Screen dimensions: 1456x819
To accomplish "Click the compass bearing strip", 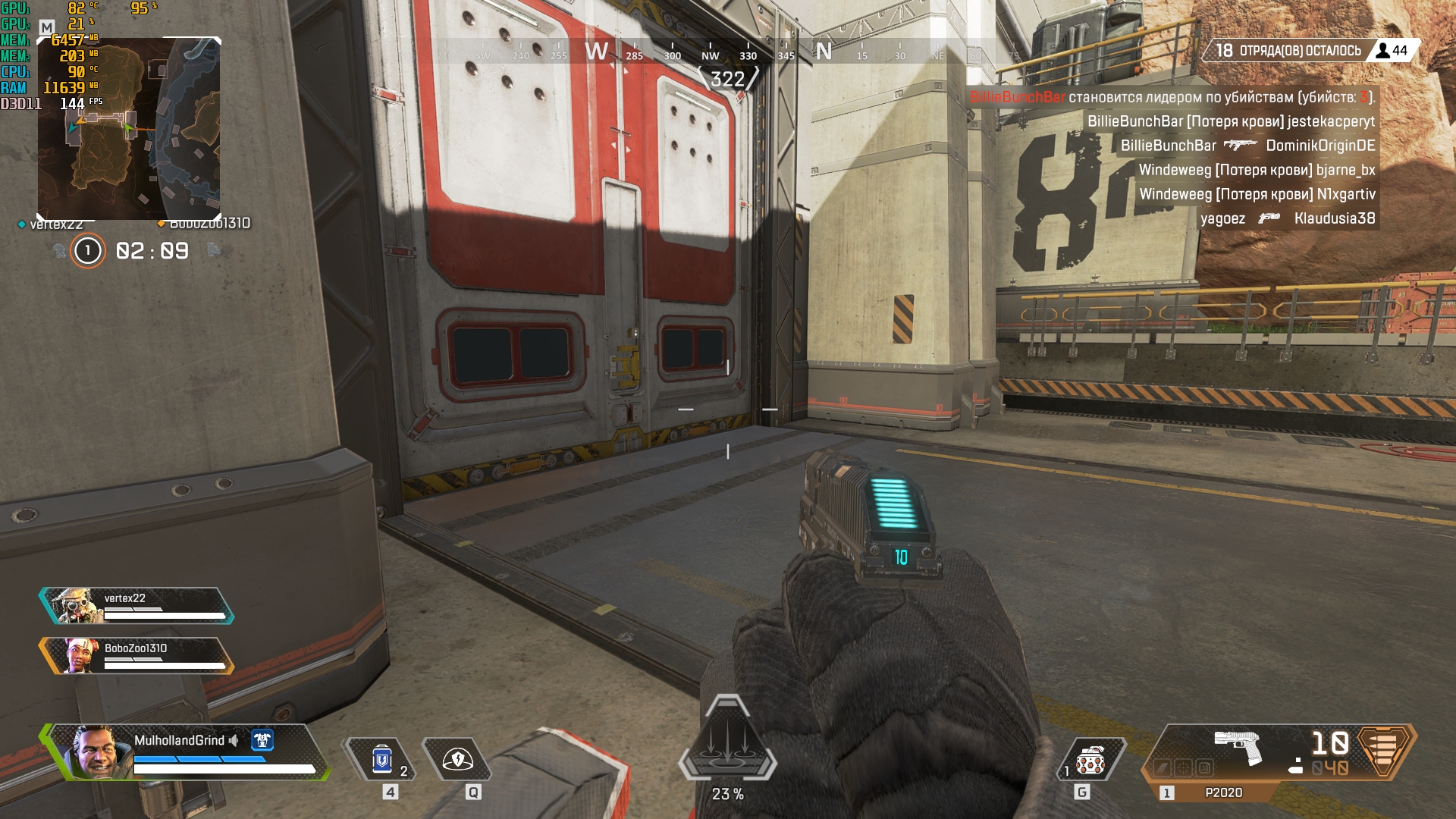I will 728,53.
